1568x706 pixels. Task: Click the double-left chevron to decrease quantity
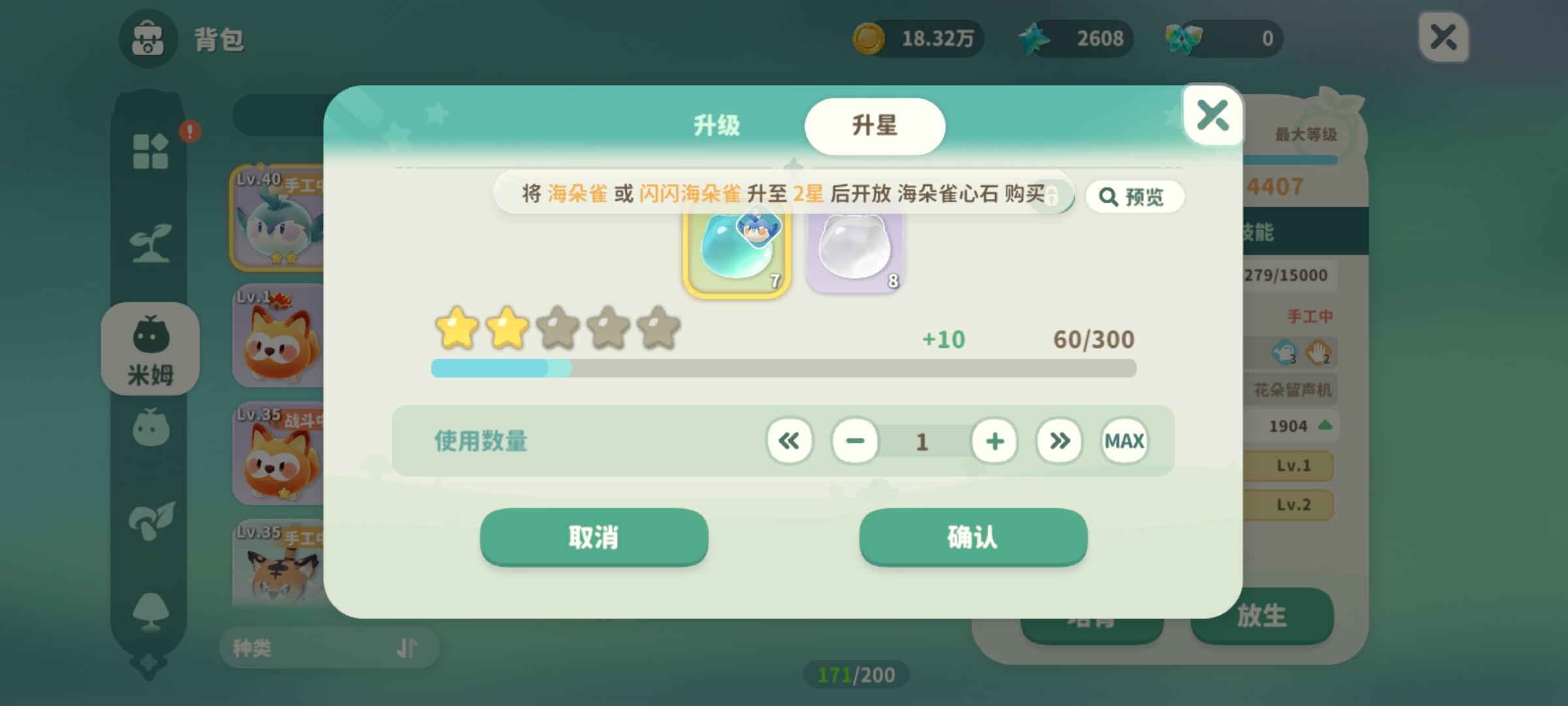(789, 441)
